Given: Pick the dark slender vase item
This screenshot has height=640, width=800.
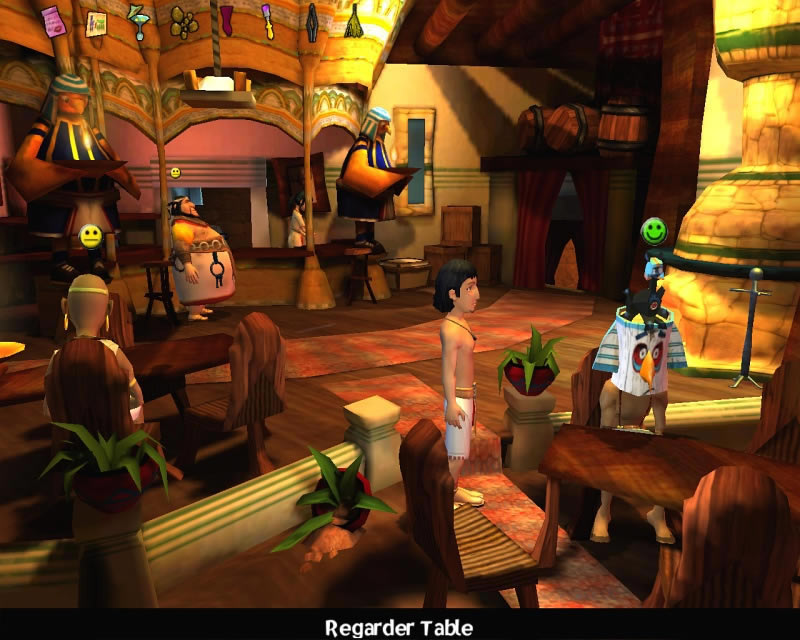Looking at the screenshot, I should click(x=311, y=19).
